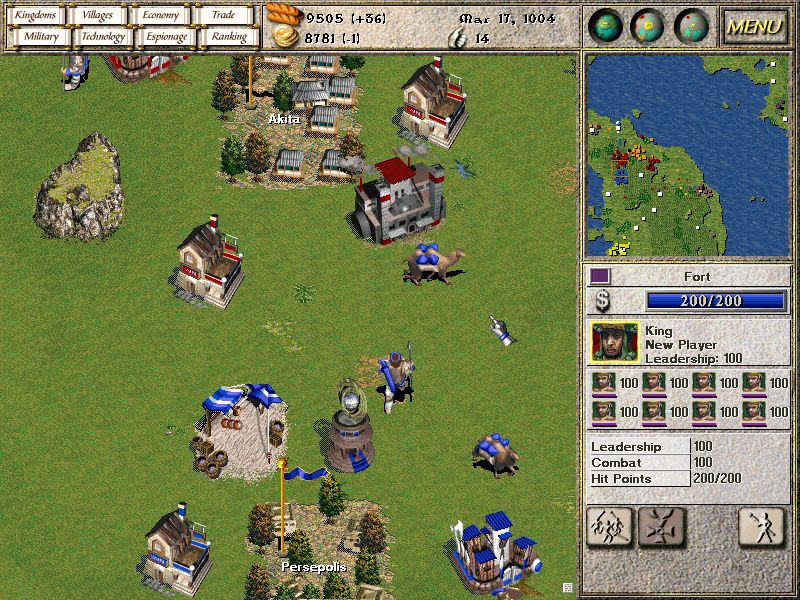Click the four-arrows cross button
This screenshot has width=800, height=600.
[x=659, y=525]
